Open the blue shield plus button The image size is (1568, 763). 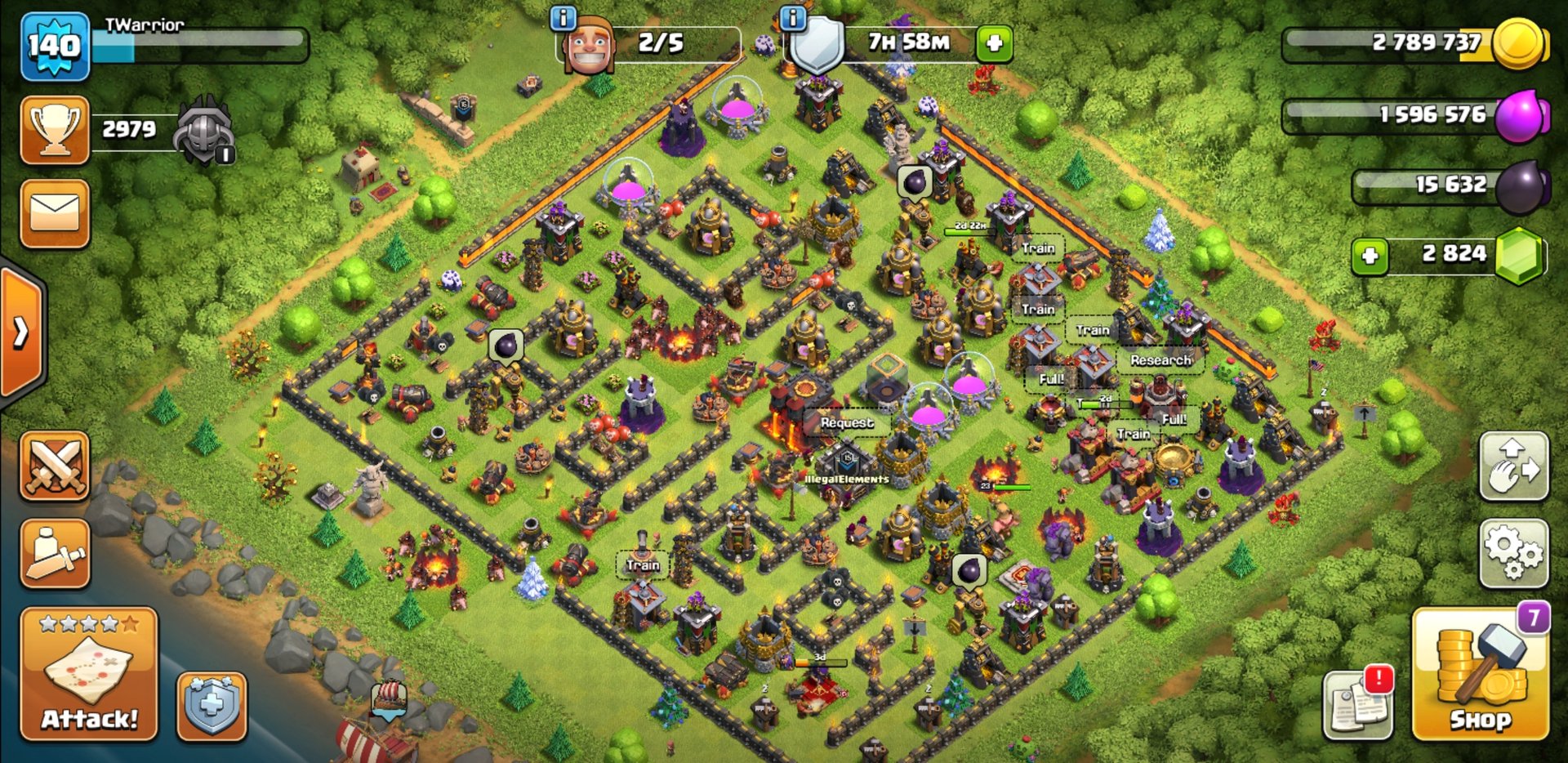212,706
